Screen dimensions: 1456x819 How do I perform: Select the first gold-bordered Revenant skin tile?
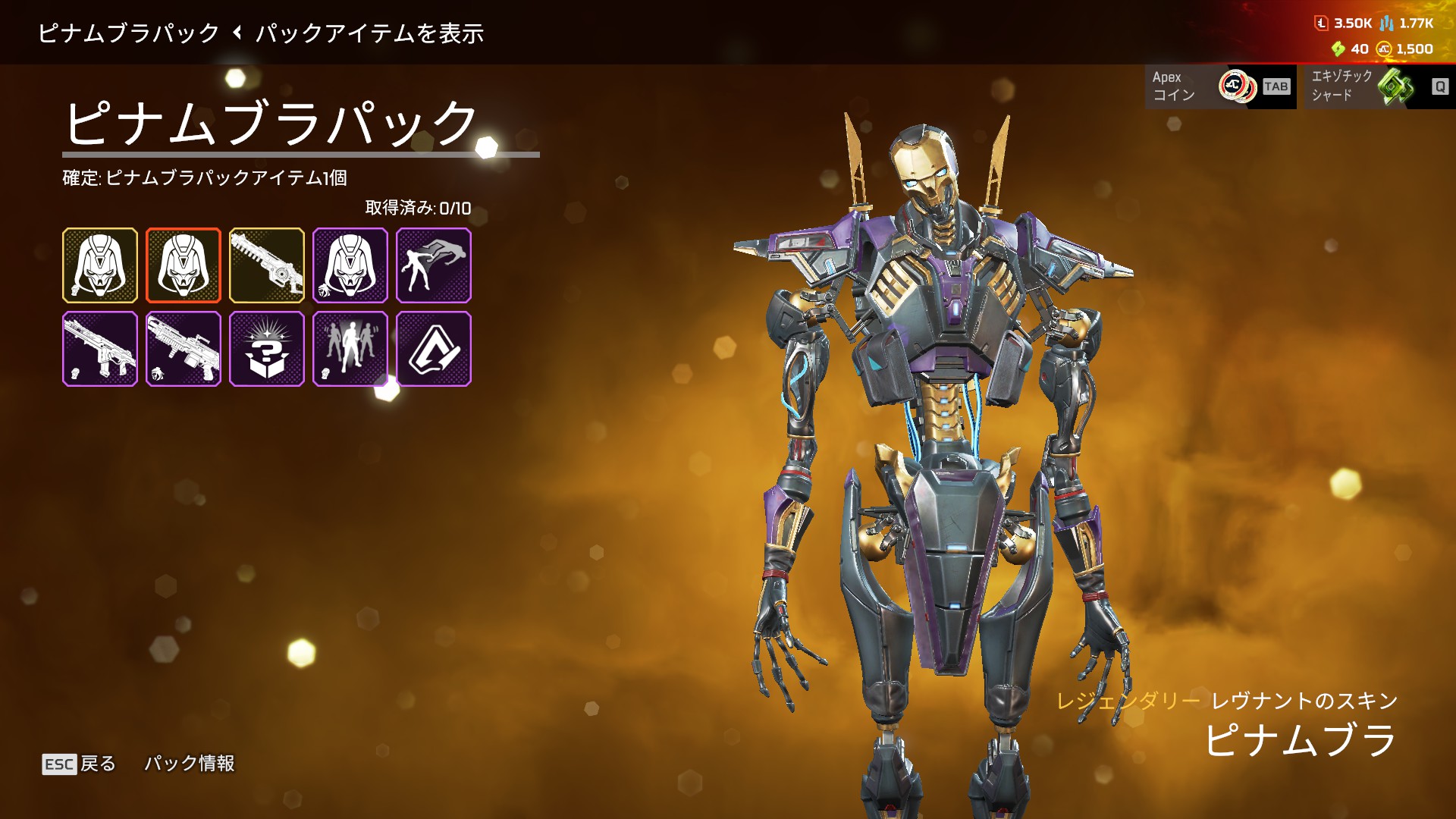pos(100,265)
